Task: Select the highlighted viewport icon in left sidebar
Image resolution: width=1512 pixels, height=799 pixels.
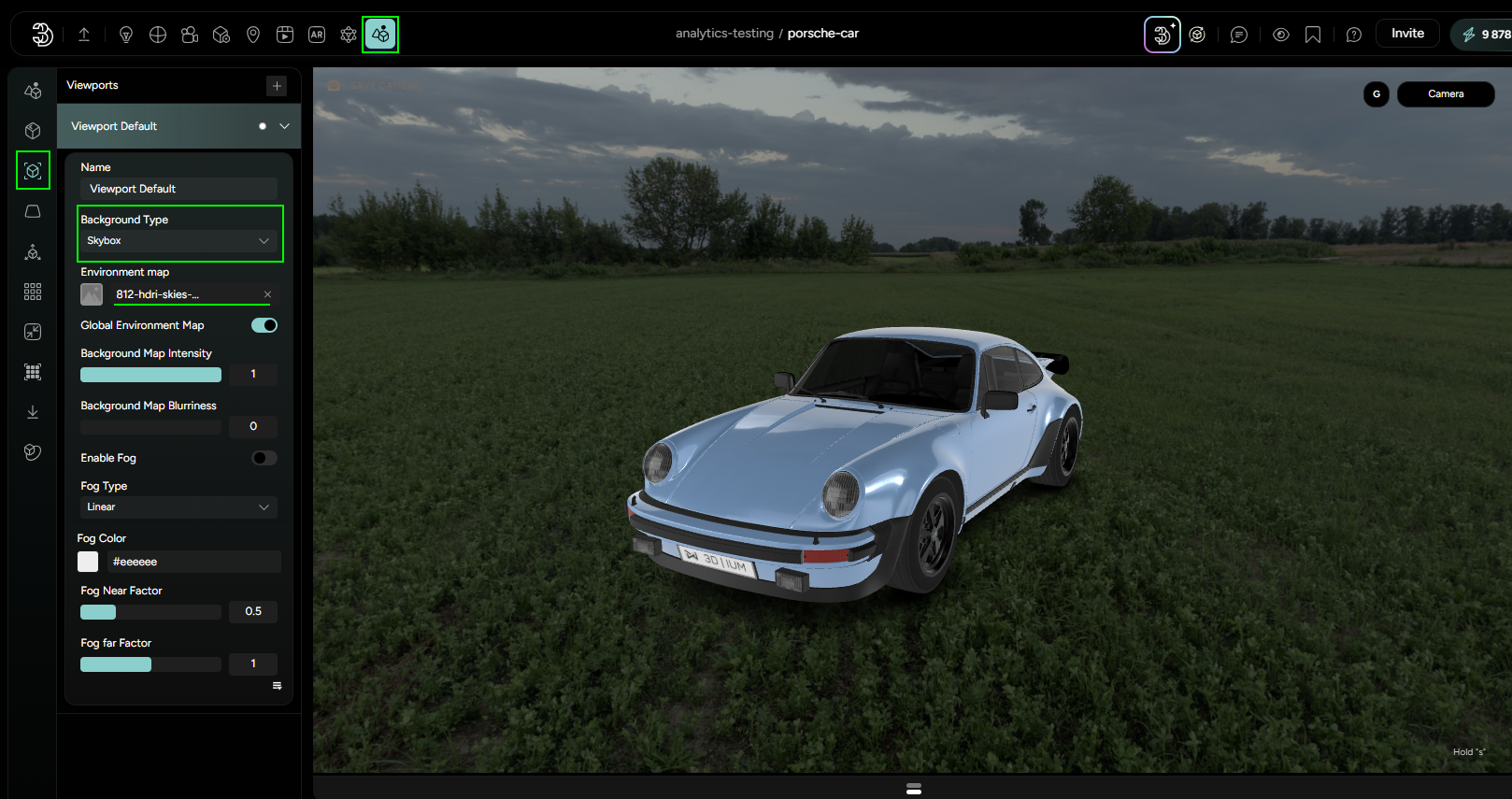Action: 32,170
